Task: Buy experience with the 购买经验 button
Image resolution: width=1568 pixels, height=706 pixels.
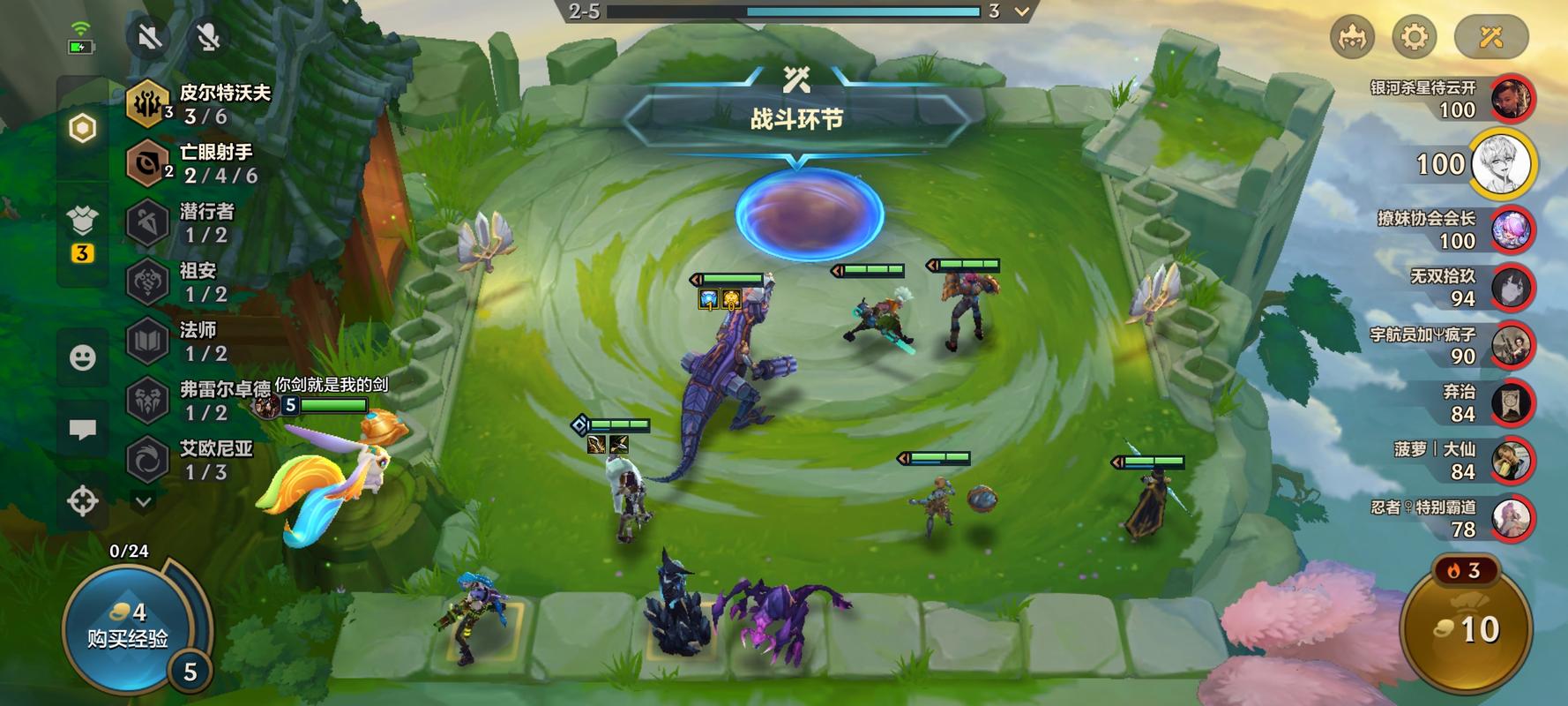Action: point(128,627)
